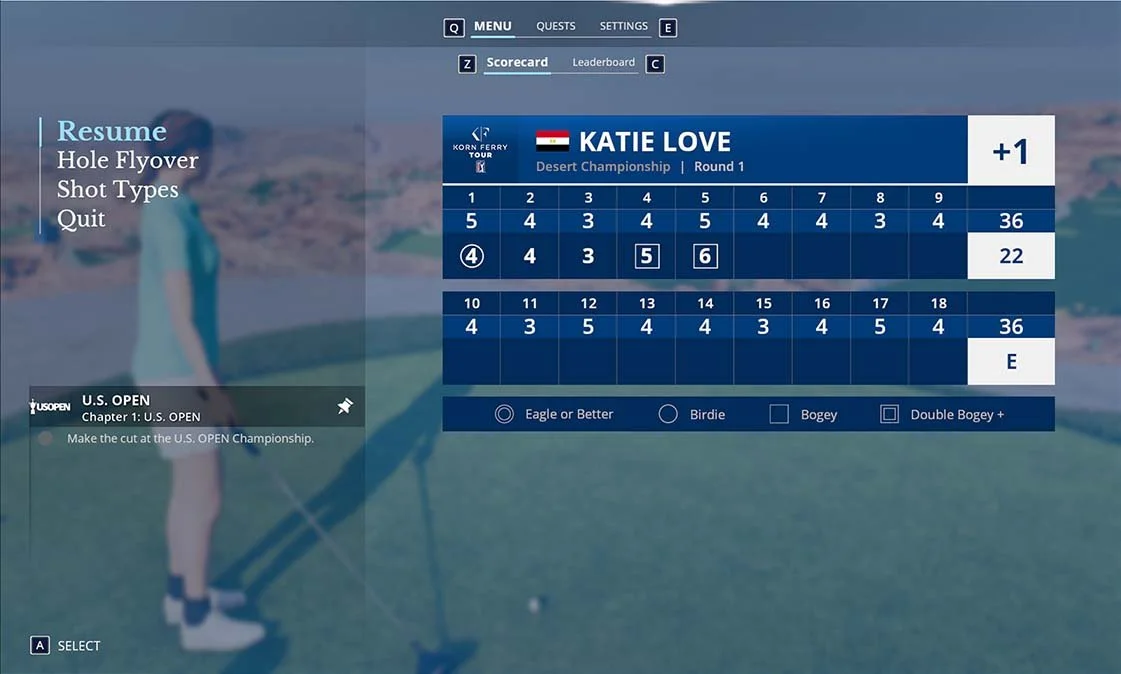This screenshot has height=674, width=1121.
Task: Toggle the pin on U.S. OPEN quest
Action: [345, 406]
